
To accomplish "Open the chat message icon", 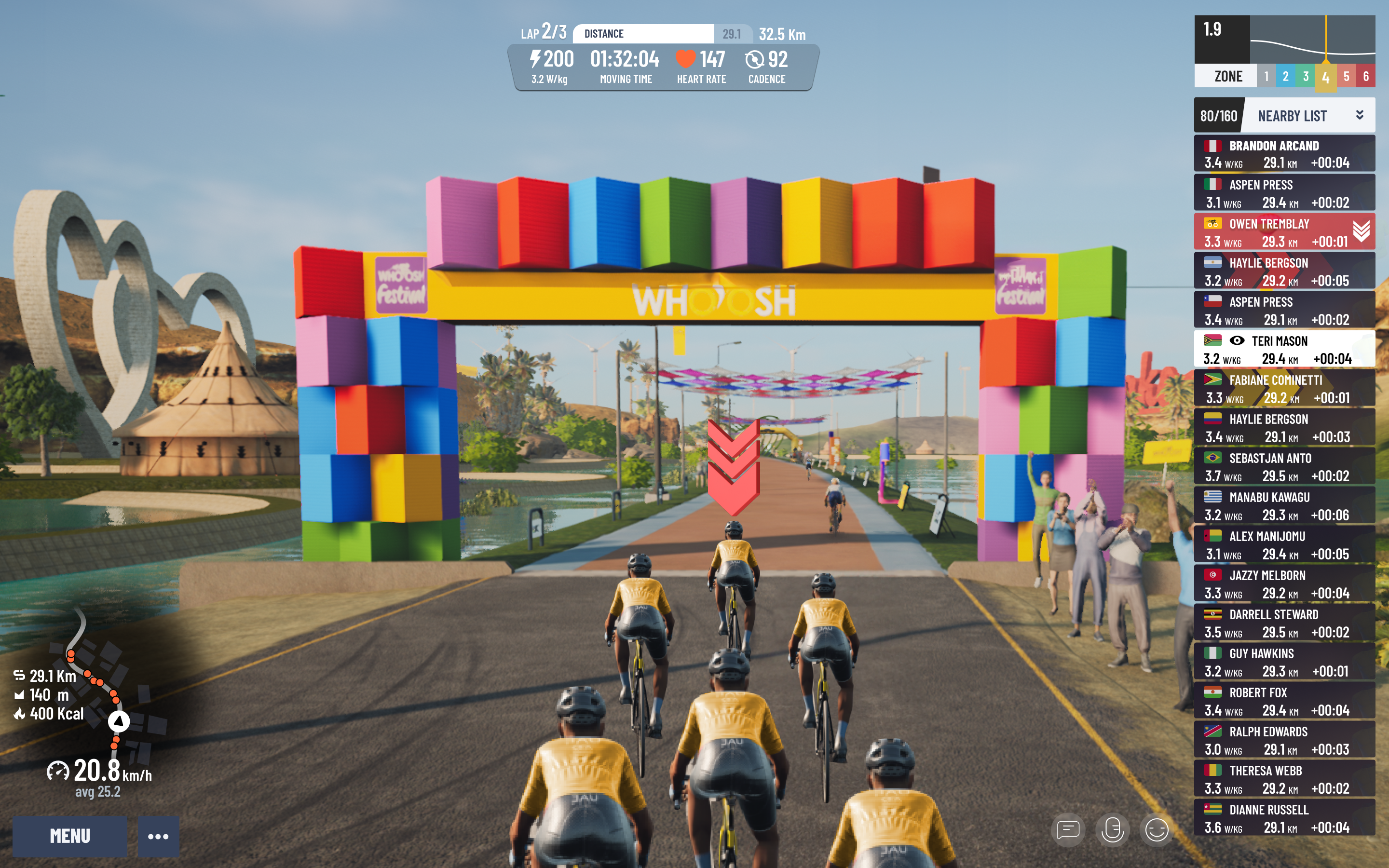I will click(1068, 829).
